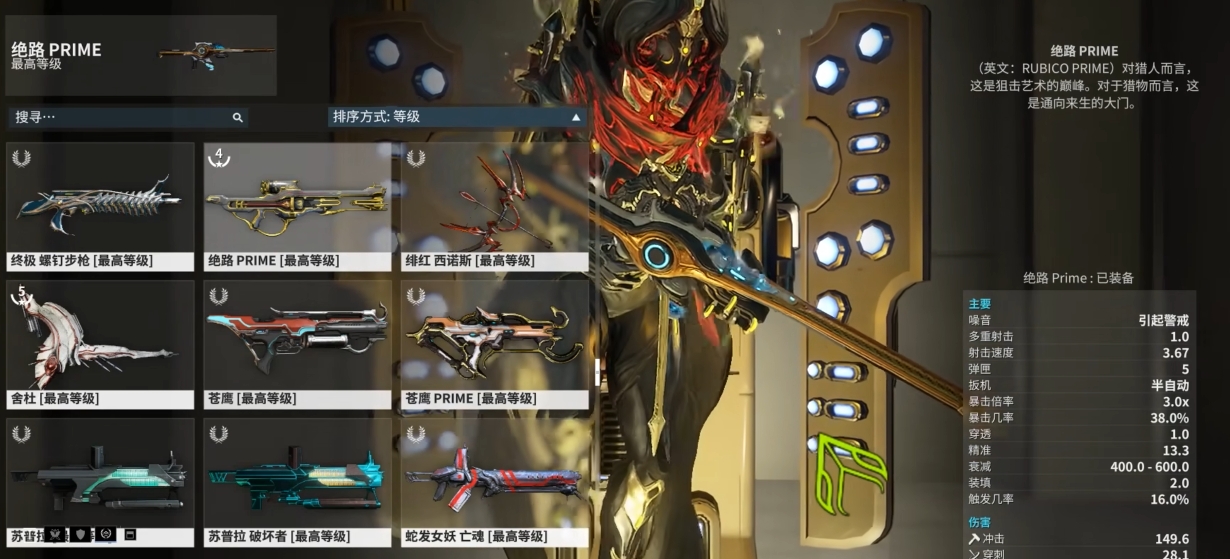Choose the 绝路 PRIME weapon tile in grid
Image resolution: width=1230 pixels, height=559 pixels.
pos(297,206)
